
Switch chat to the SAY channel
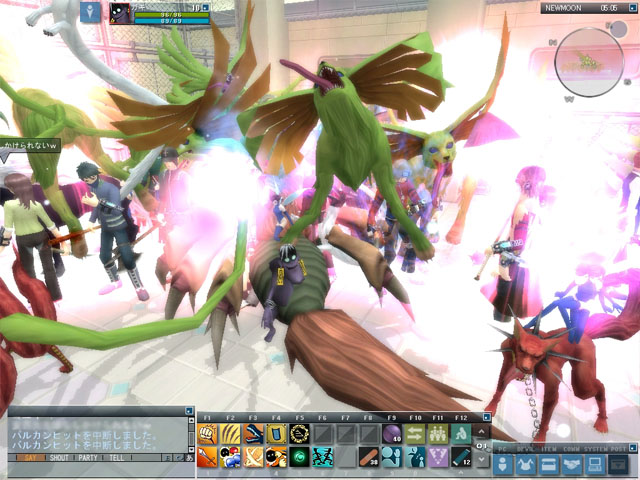pyautogui.click(x=28, y=457)
